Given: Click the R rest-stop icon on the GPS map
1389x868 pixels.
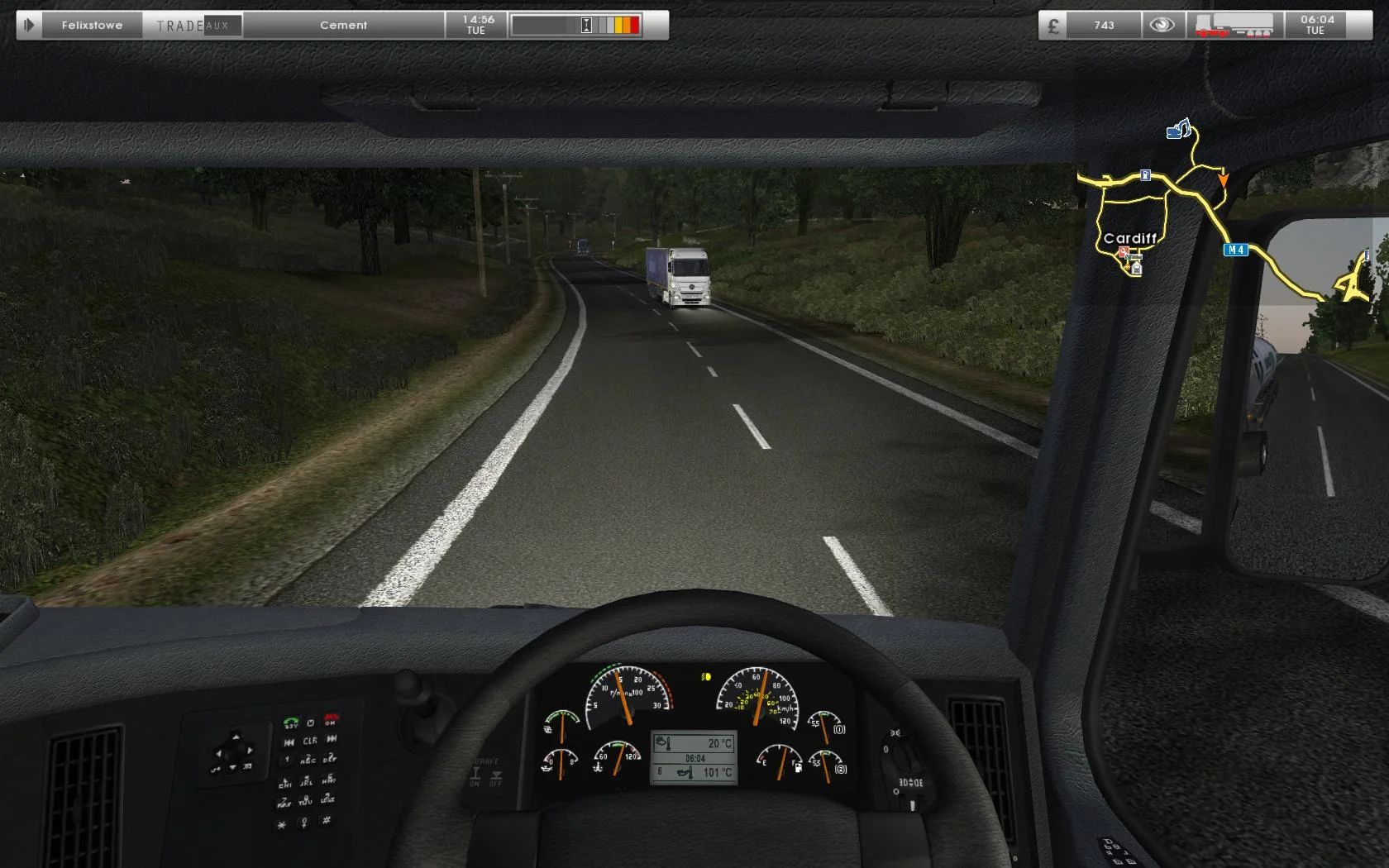Looking at the screenshot, I should [1145, 176].
